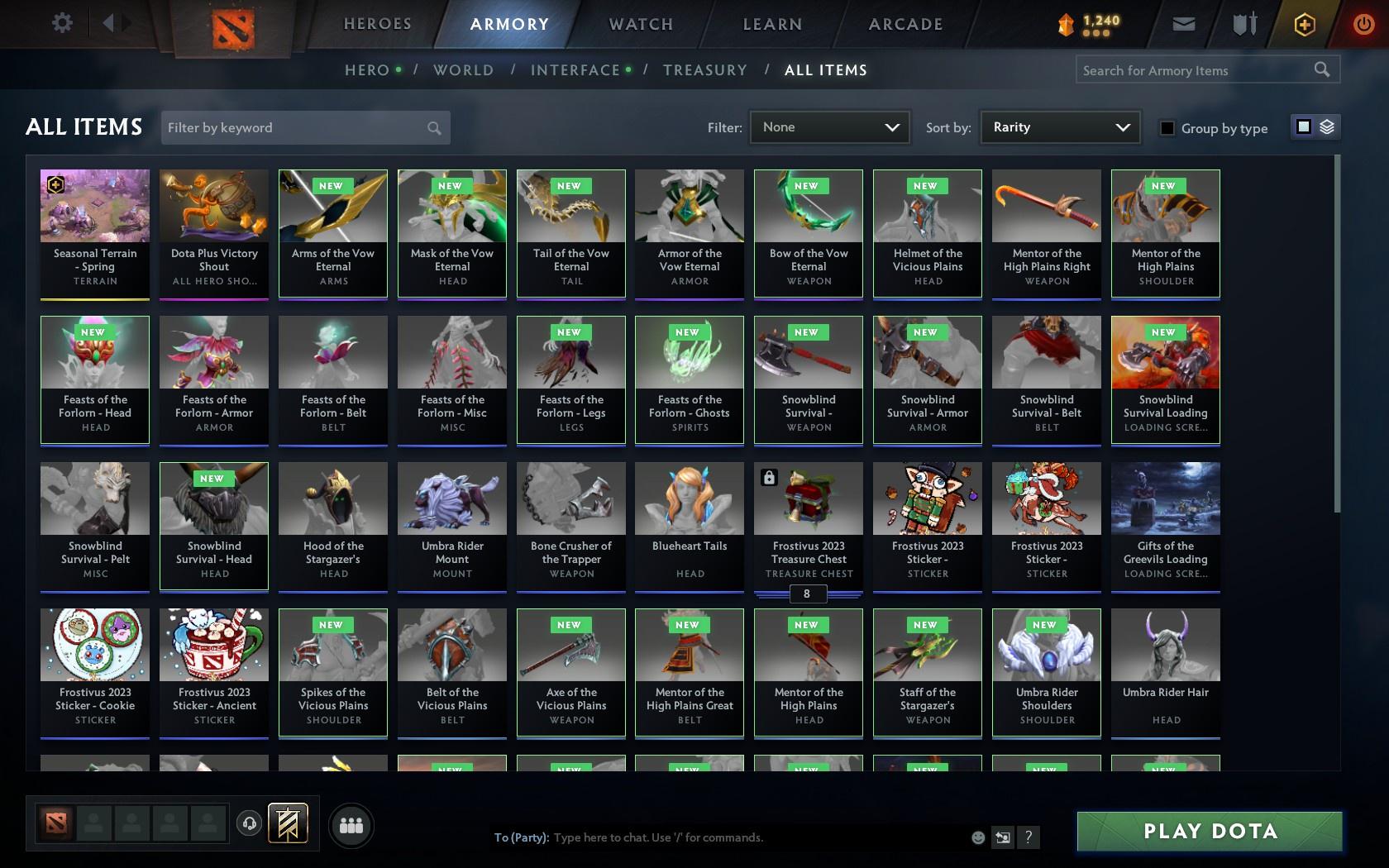The height and width of the screenshot is (868, 1389).
Task: Toggle the stacked layers view icon
Action: 1327,127
